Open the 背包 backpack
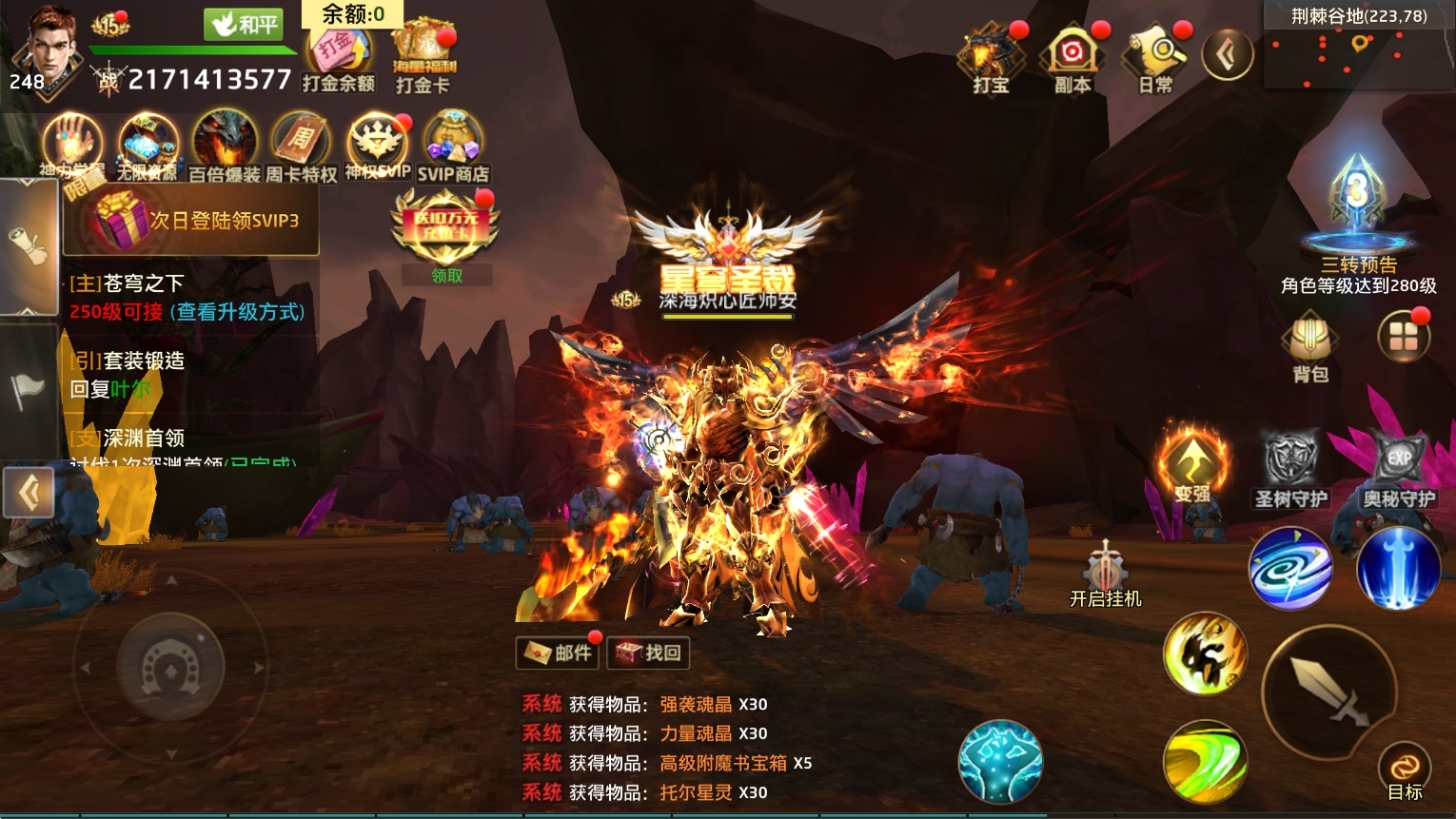Screen dimensions: 1456x819 point(1310,346)
